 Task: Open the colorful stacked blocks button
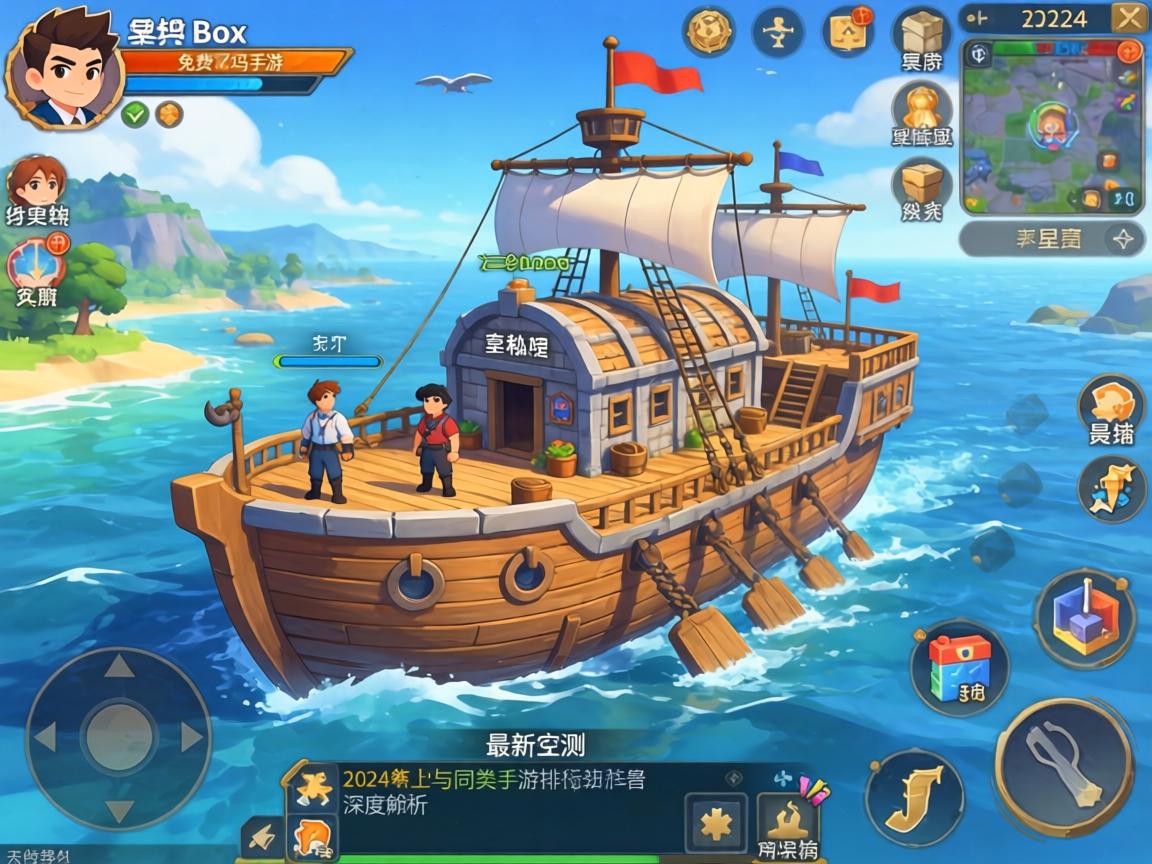[x=957, y=665]
